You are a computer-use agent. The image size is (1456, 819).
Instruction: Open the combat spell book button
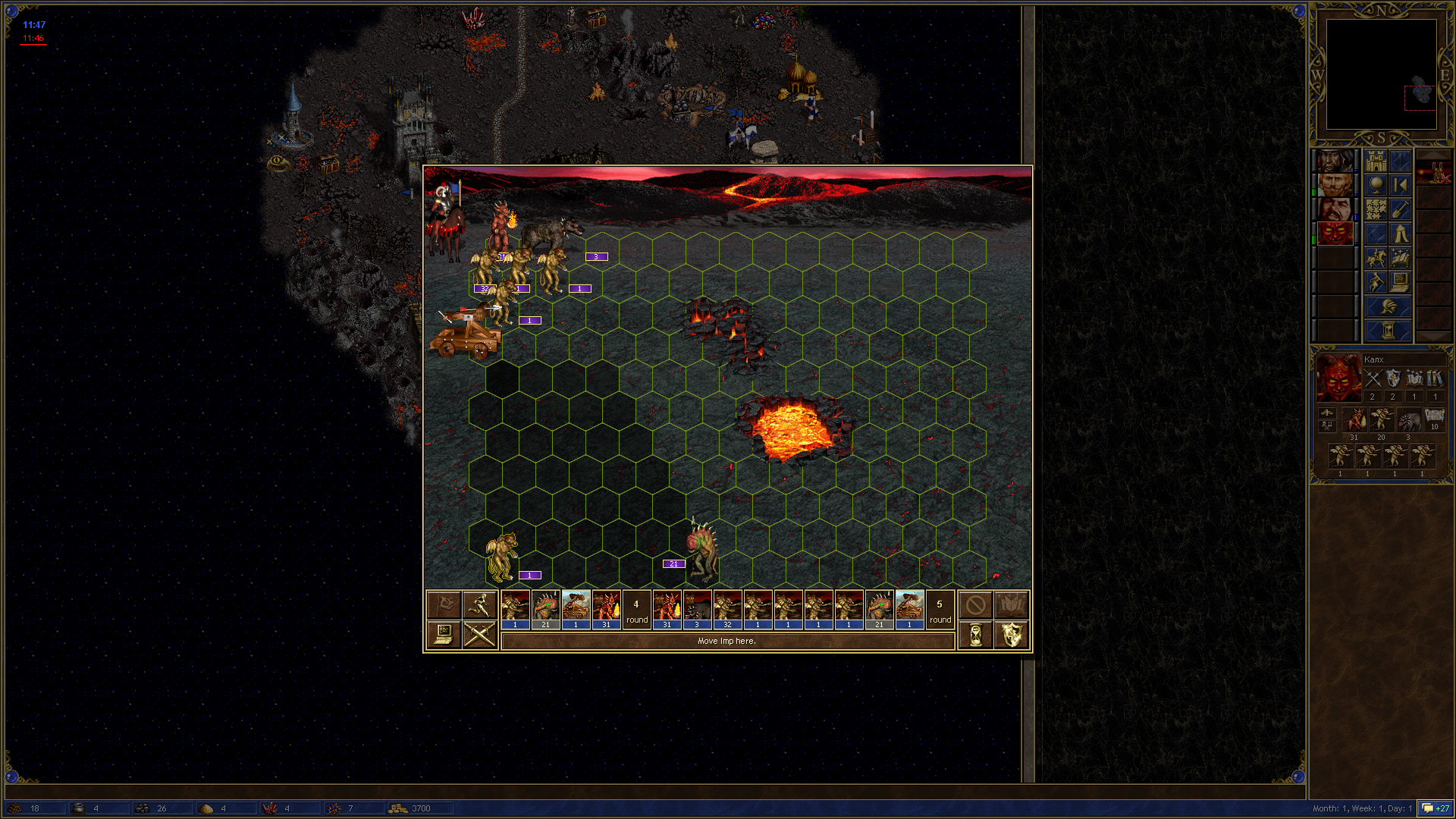(x=1011, y=604)
